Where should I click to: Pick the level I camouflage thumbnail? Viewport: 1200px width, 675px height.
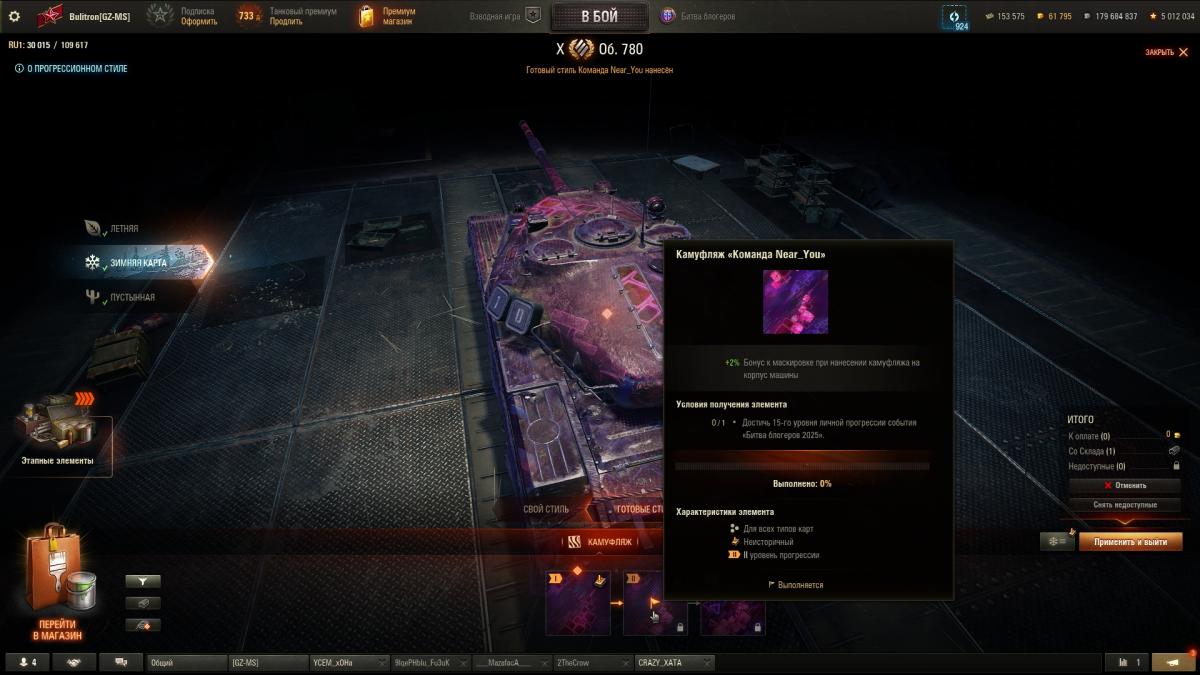pos(577,603)
